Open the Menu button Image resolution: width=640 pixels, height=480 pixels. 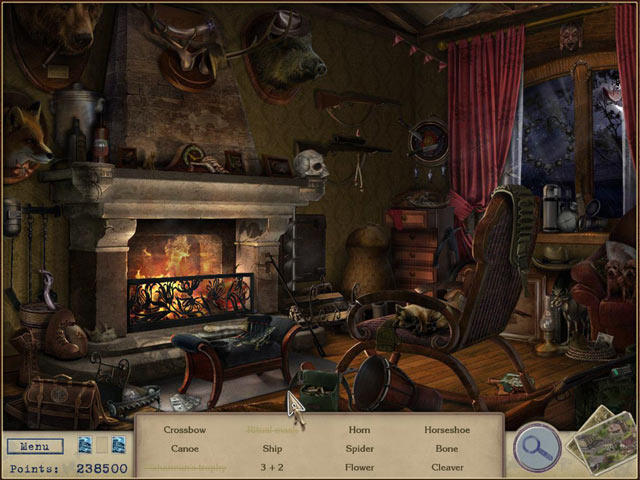coord(35,446)
